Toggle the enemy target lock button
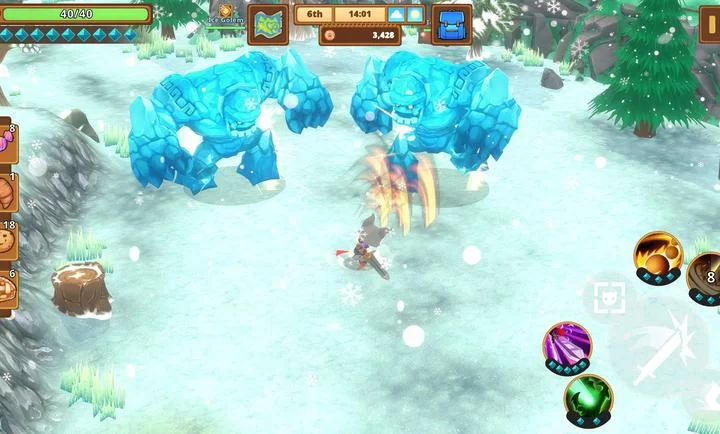The width and height of the screenshot is (720, 434). coord(607,297)
